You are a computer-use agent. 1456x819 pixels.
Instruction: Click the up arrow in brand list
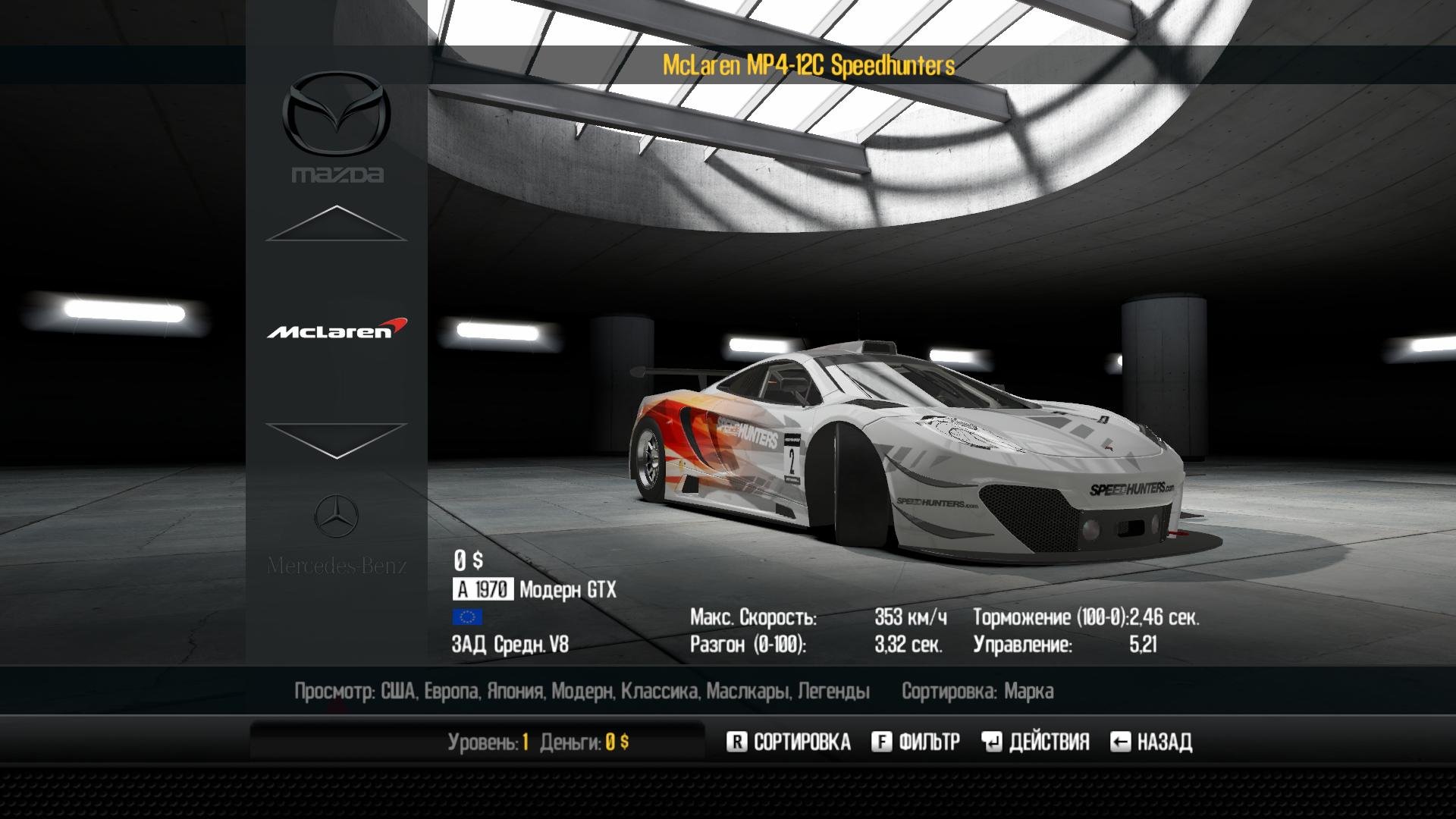[x=336, y=223]
